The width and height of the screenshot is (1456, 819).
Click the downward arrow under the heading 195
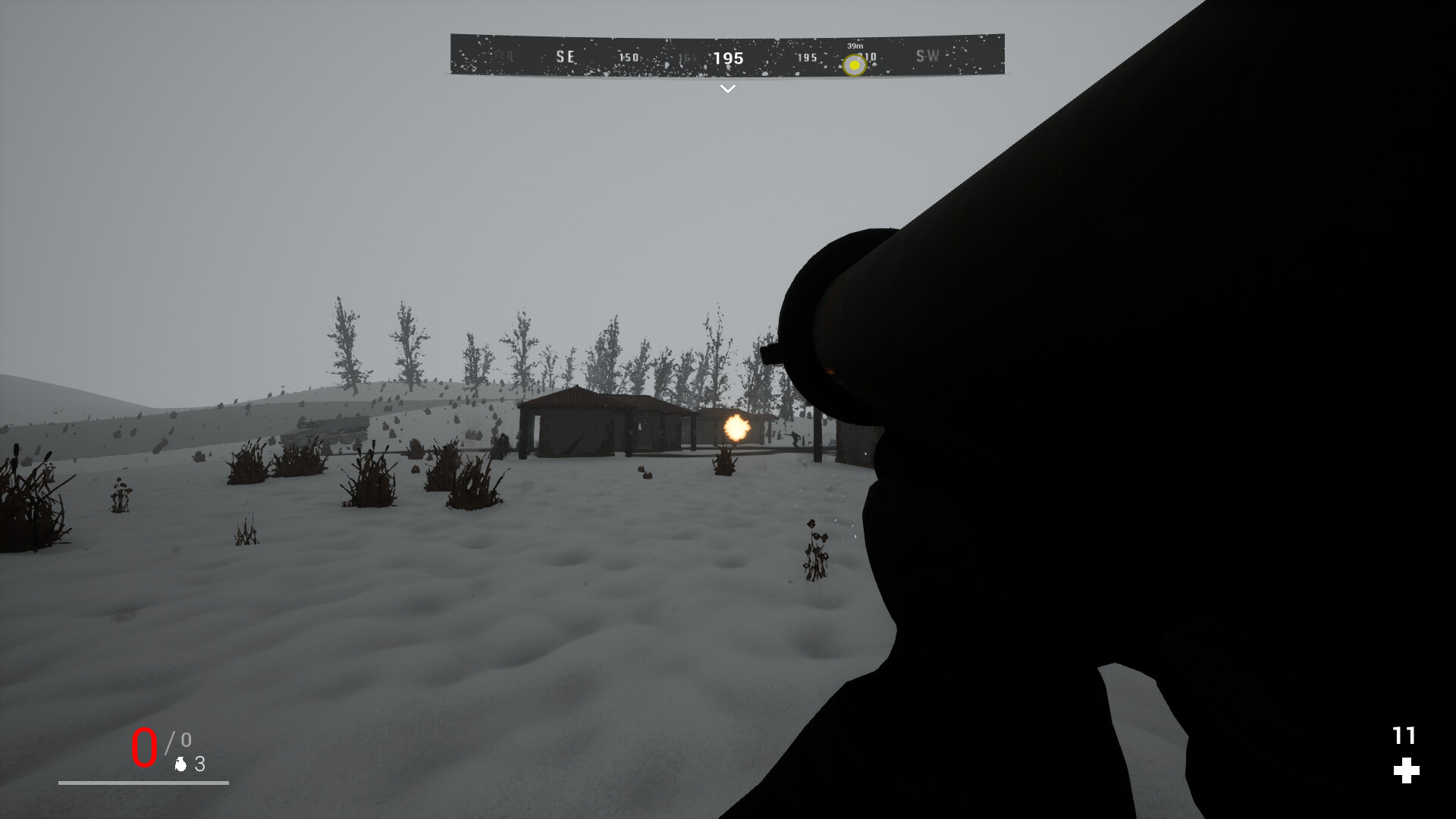pyautogui.click(x=727, y=89)
